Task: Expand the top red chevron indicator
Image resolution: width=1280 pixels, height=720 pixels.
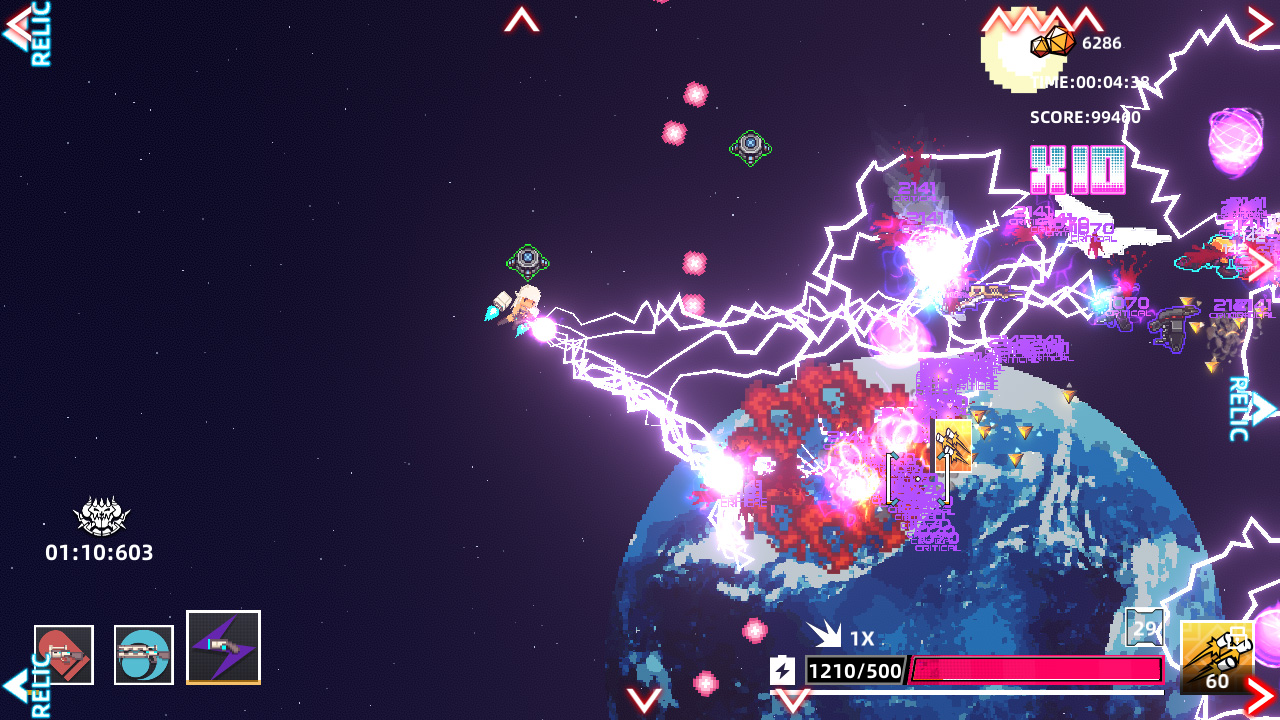Action: [520, 18]
